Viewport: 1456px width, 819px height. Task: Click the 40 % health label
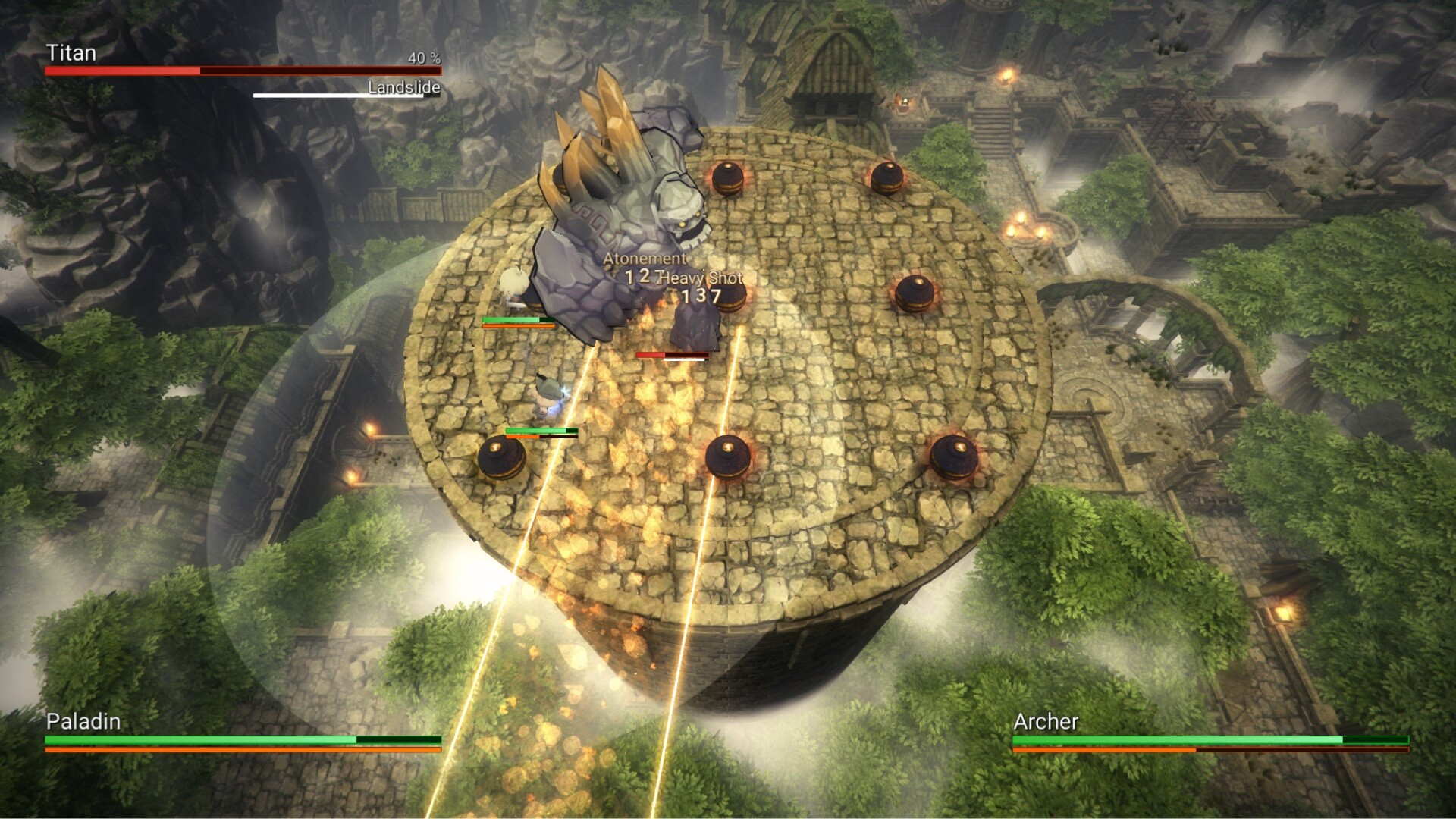pyautogui.click(x=423, y=57)
